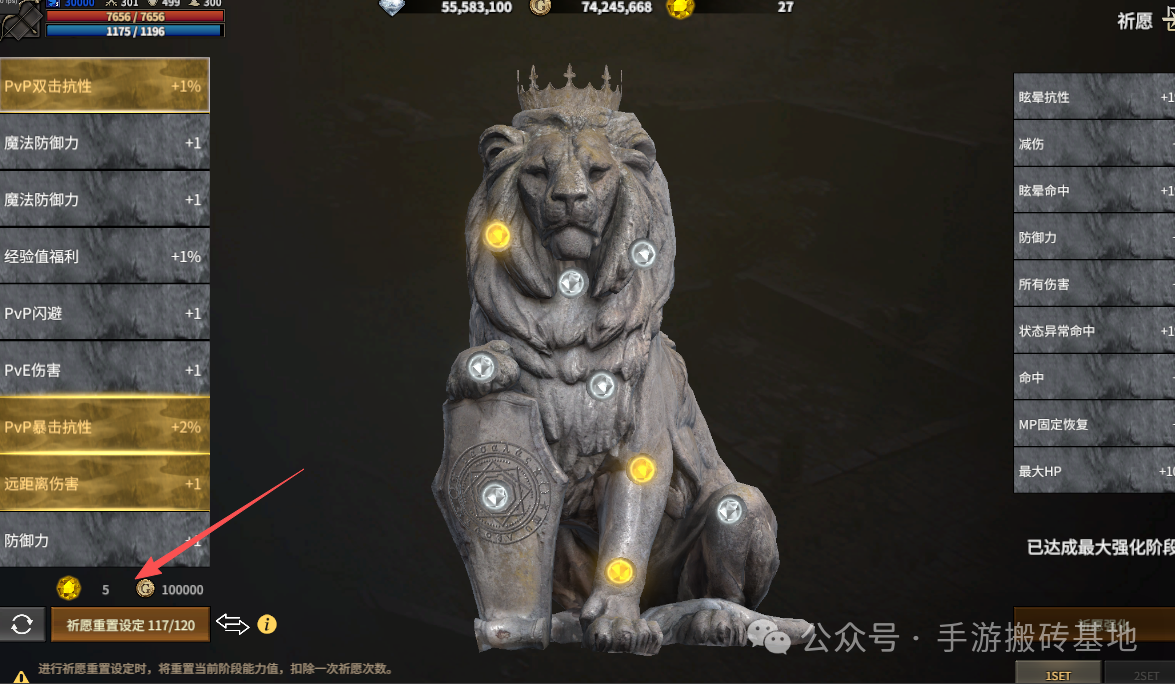
Task: Select the silver node on the lion's shield
Action: tap(494, 495)
